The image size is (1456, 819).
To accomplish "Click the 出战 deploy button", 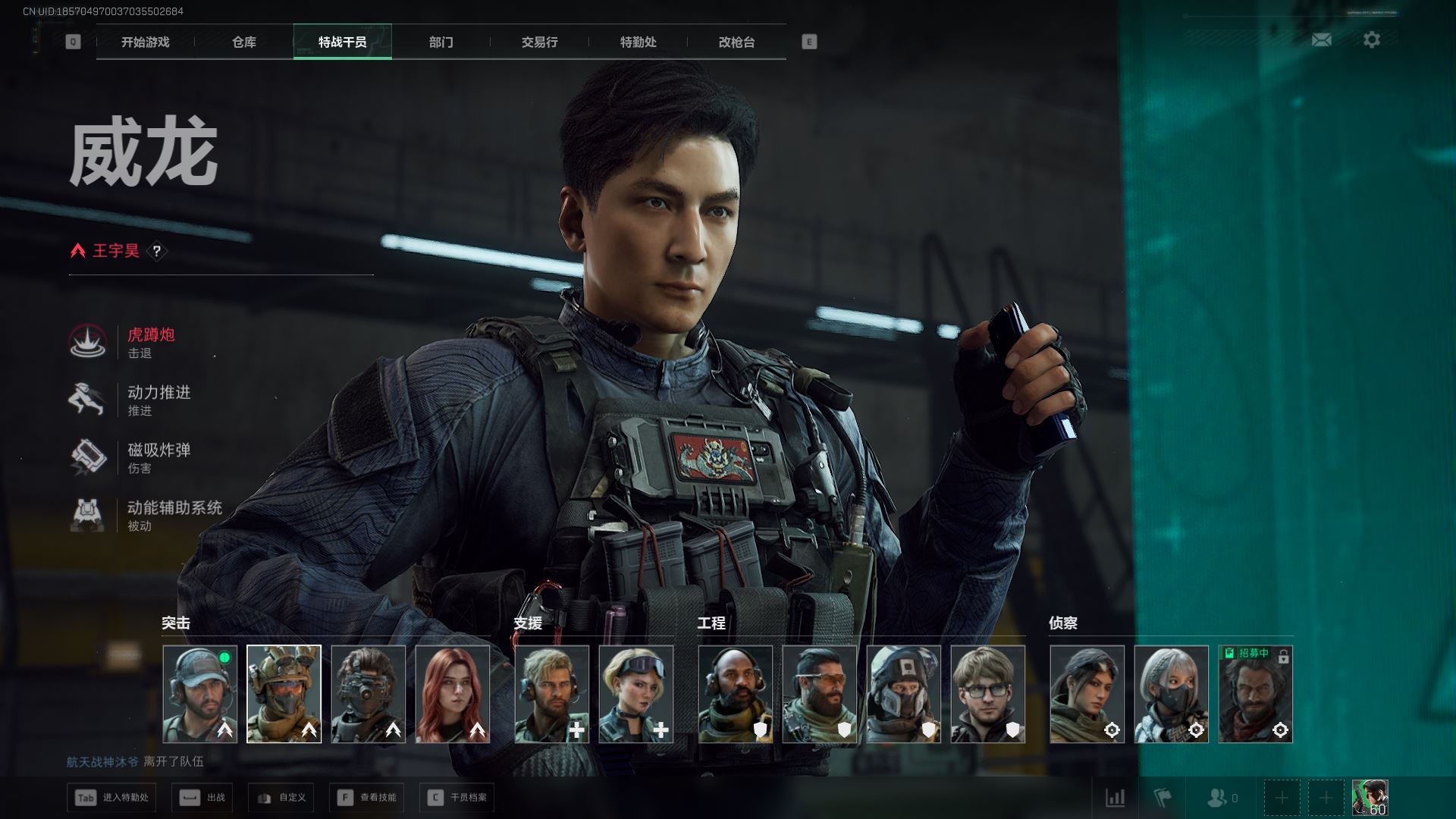I will 203,797.
